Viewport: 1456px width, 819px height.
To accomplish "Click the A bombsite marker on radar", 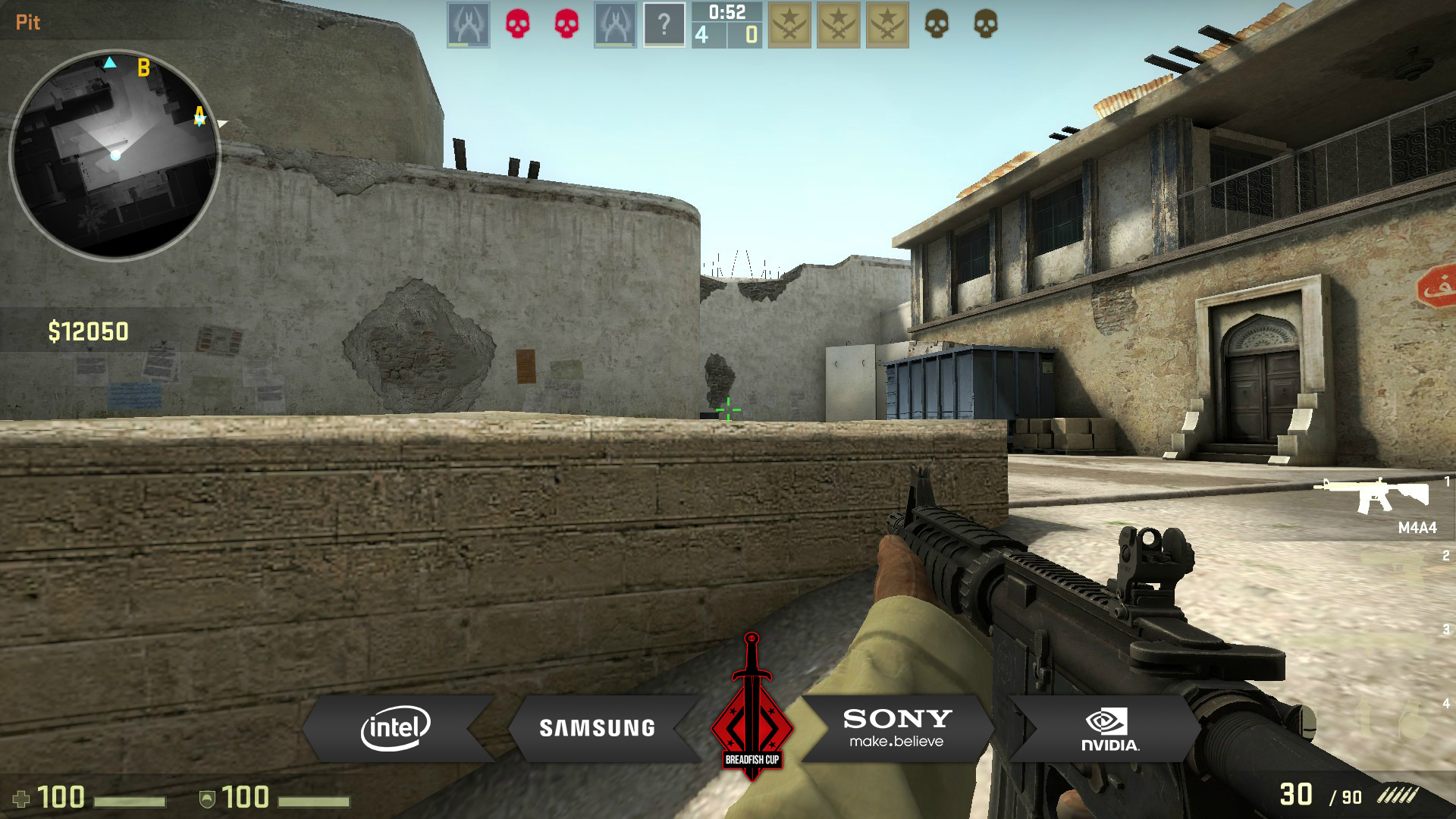I will pos(199,115).
